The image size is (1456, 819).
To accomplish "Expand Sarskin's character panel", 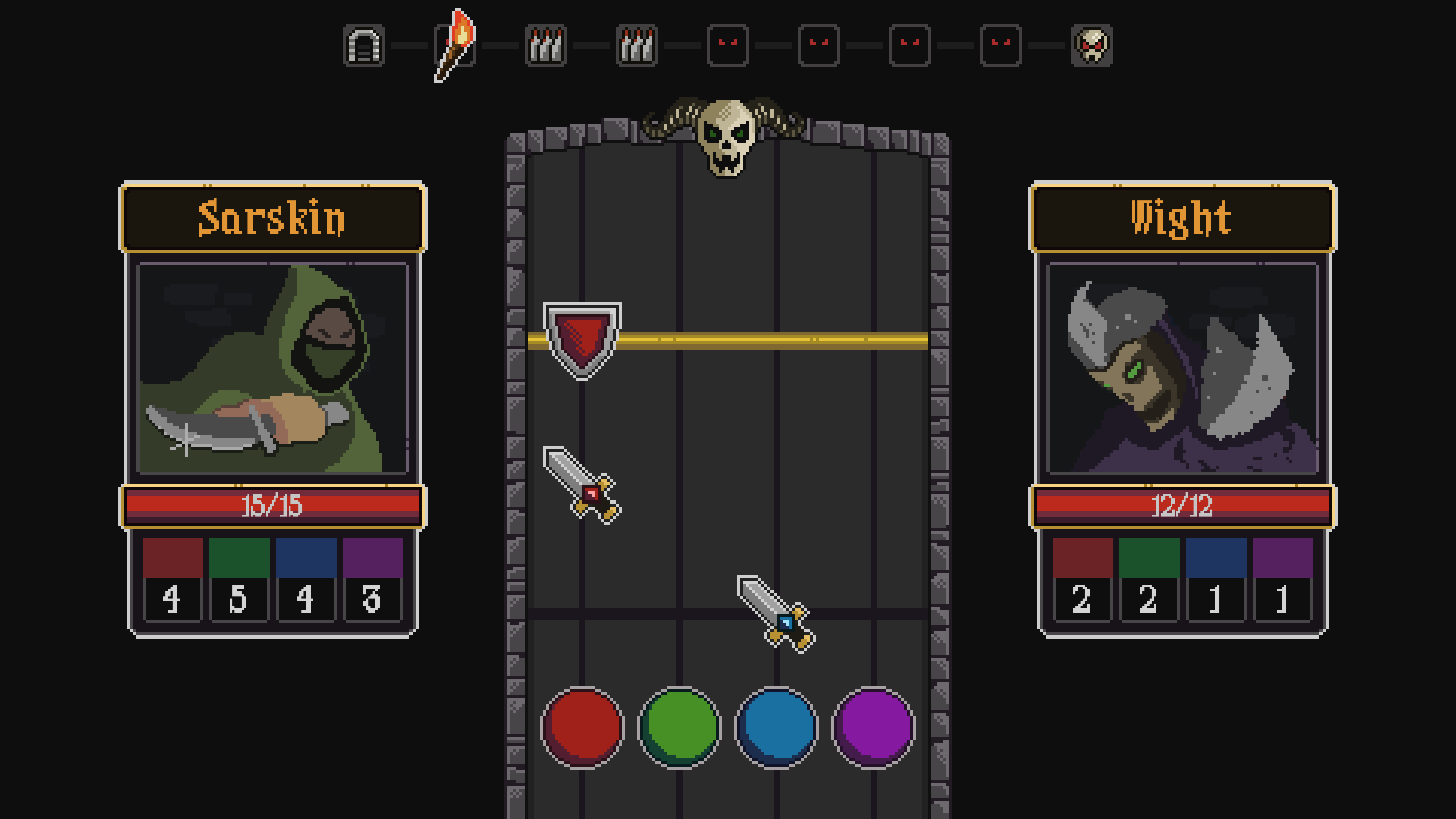I will click(271, 366).
